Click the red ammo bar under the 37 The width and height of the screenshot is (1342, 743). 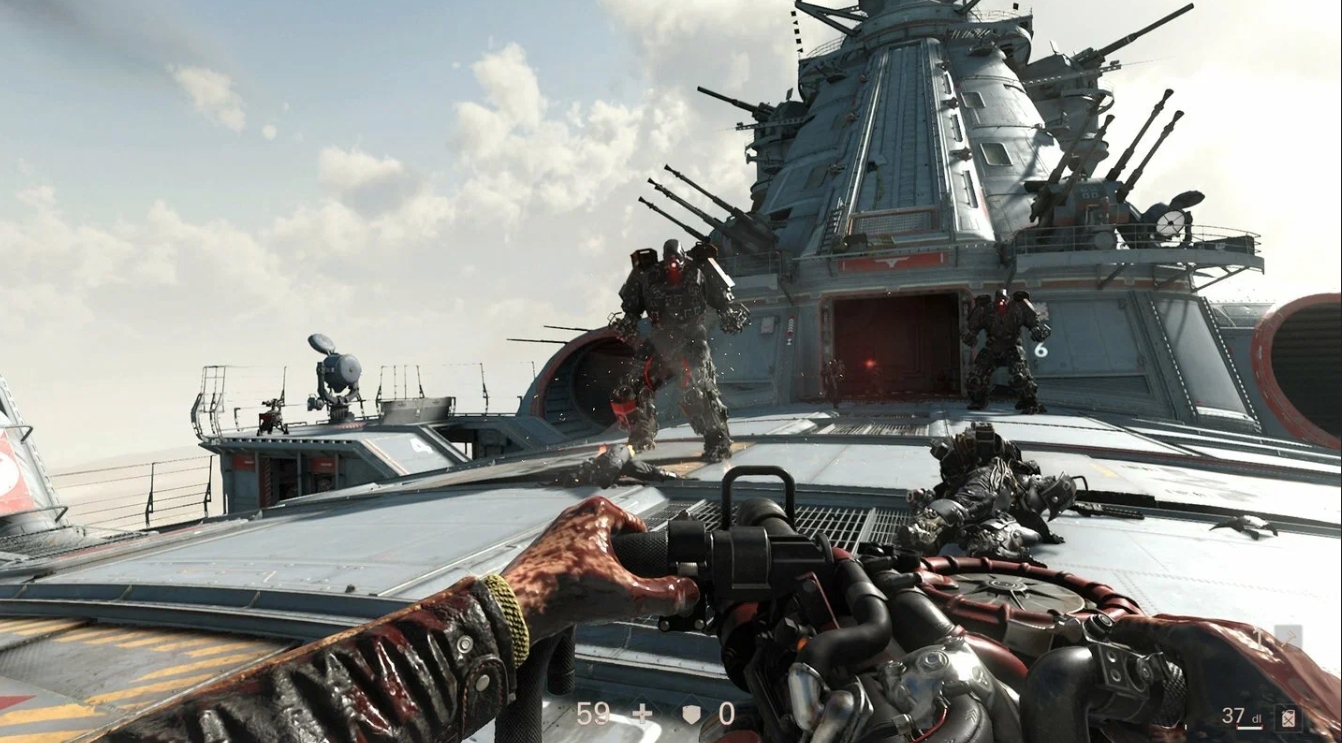[x=1247, y=726]
